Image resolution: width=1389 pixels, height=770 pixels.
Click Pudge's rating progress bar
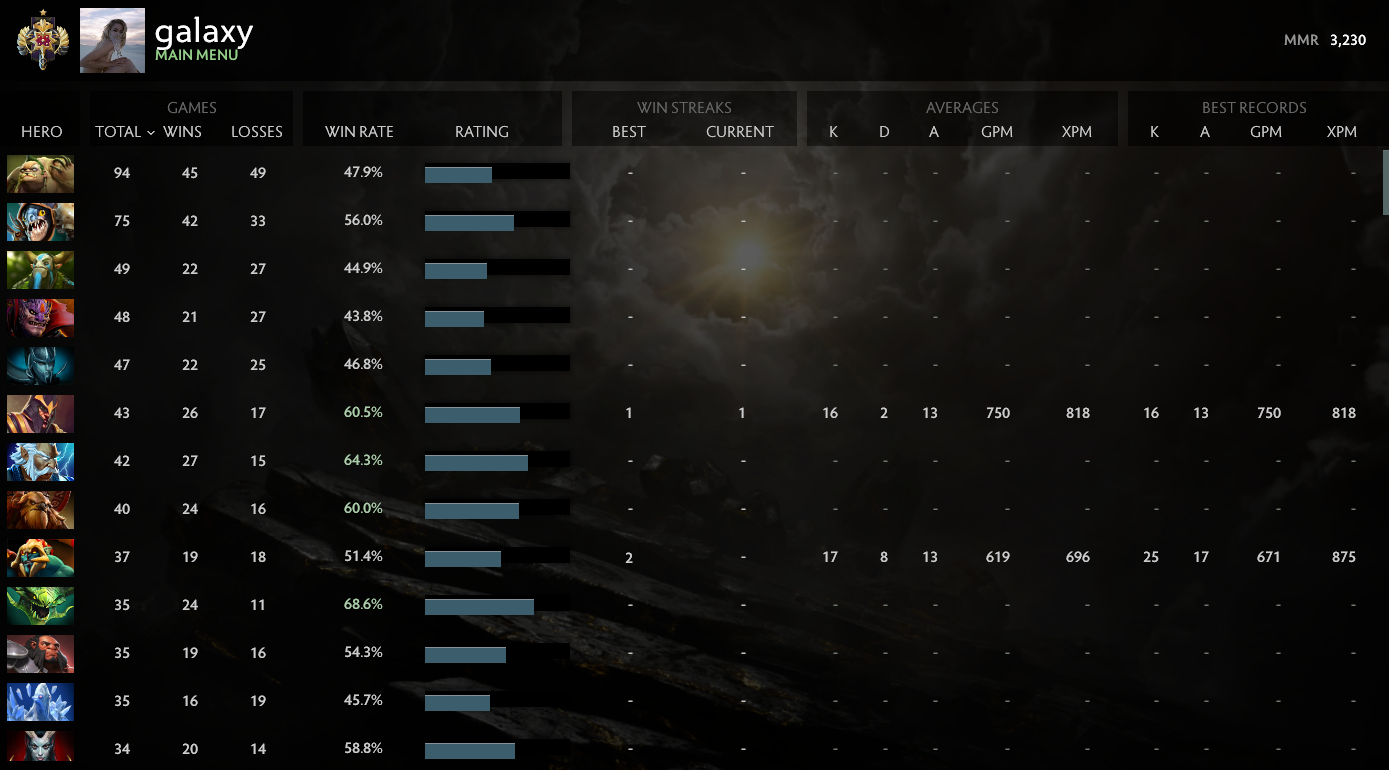point(497,173)
